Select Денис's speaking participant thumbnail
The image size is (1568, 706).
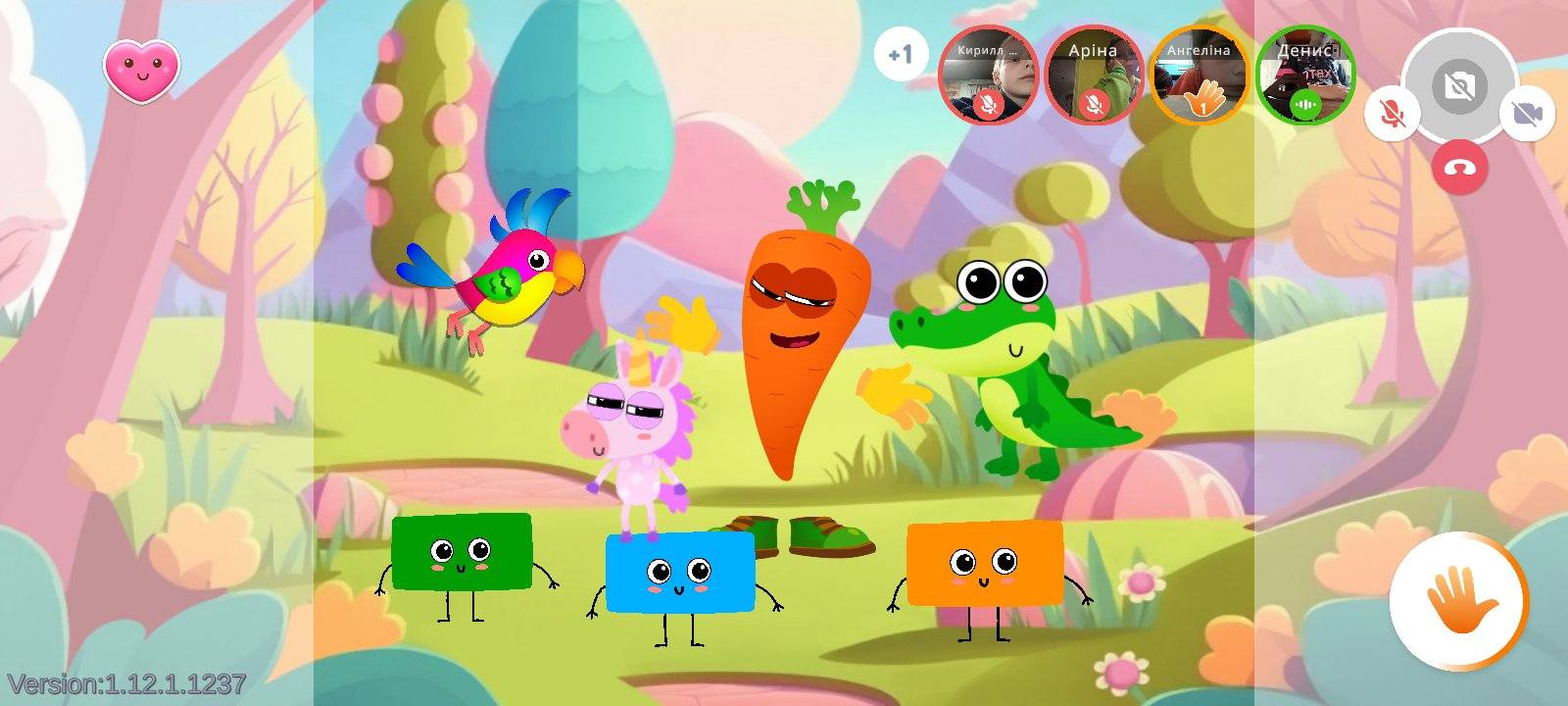tap(1305, 75)
